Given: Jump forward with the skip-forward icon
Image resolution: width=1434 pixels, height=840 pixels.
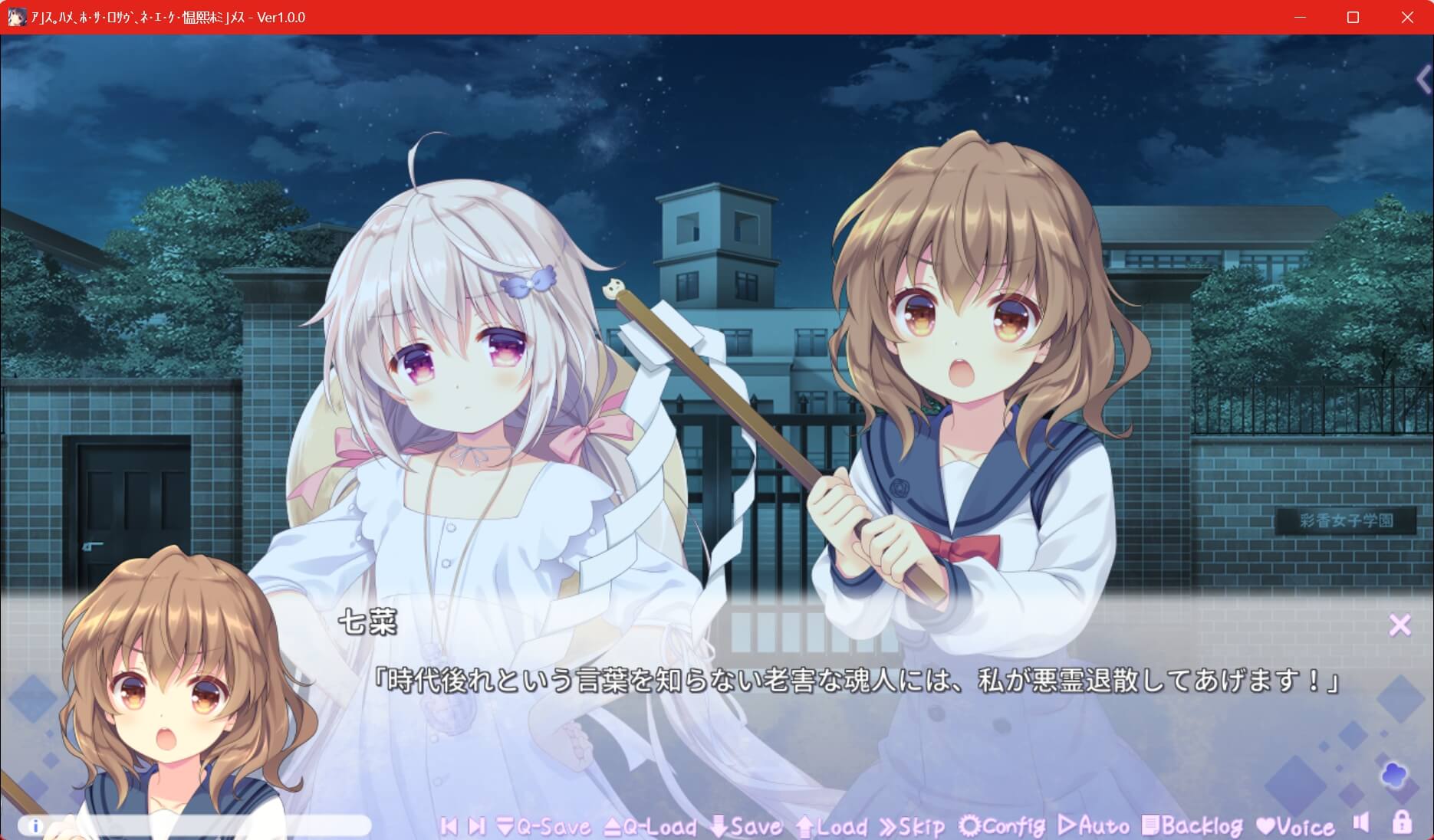Looking at the screenshot, I should coord(475,827).
